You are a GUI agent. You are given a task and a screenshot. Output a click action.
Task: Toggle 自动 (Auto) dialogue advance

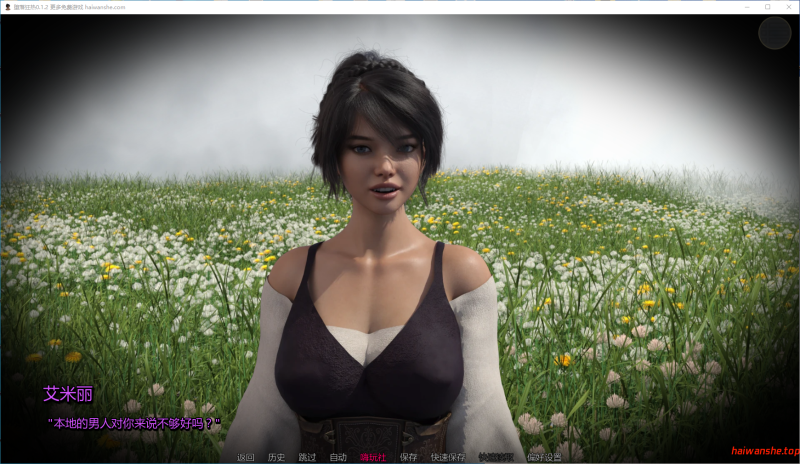coord(338,457)
